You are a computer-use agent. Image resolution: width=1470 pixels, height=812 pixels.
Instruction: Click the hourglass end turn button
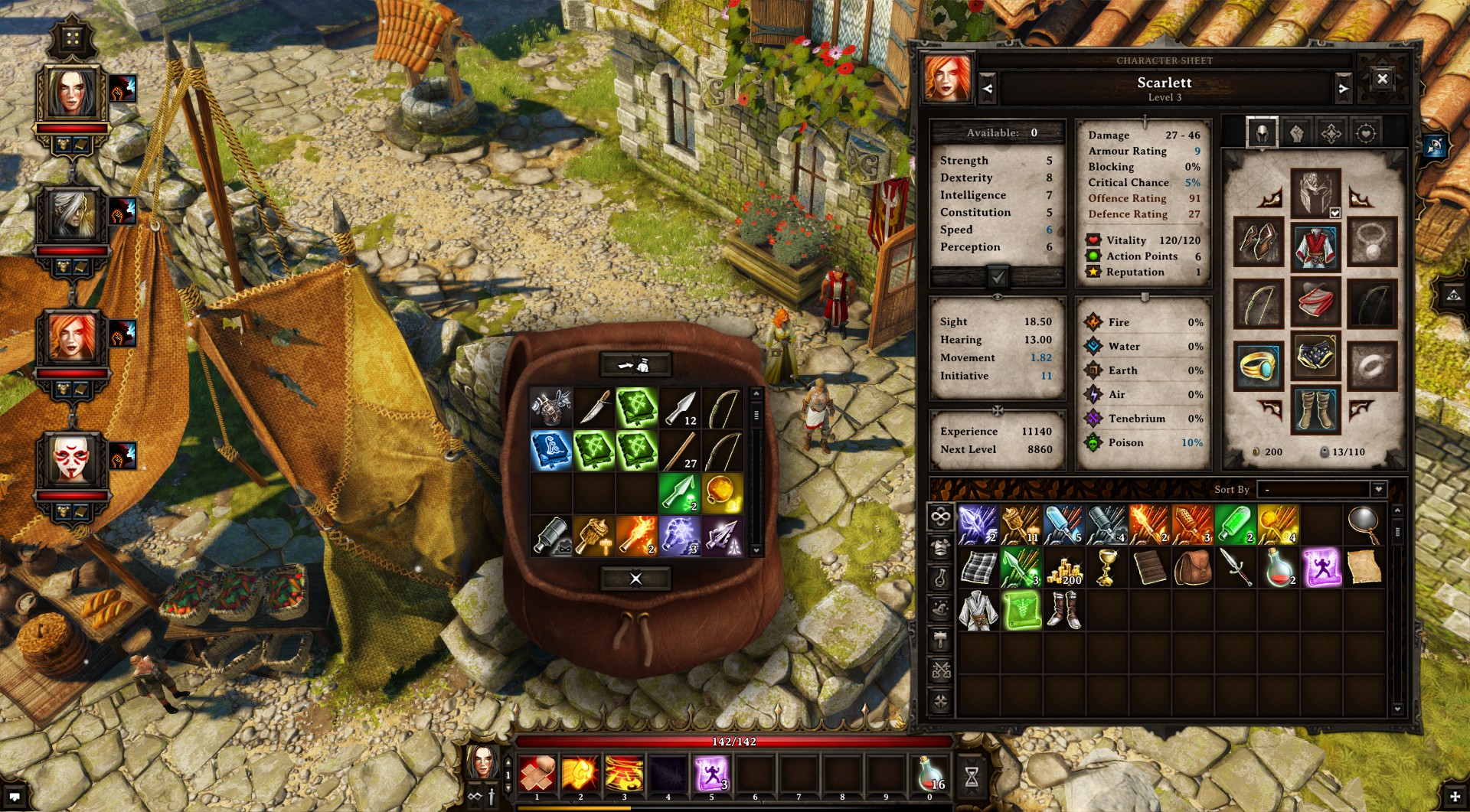coord(972,777)
